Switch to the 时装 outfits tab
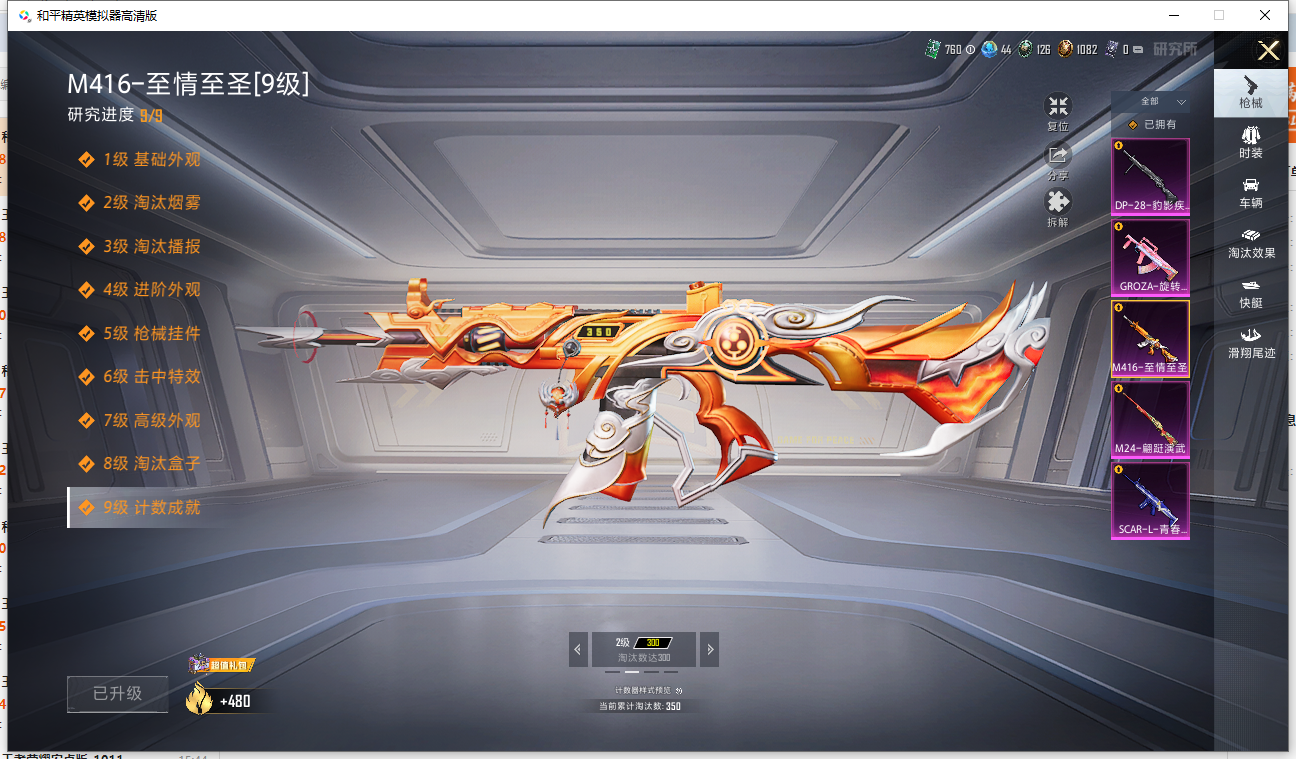Viewport: 1296px width, 759px height. [x=1250, y=141]
